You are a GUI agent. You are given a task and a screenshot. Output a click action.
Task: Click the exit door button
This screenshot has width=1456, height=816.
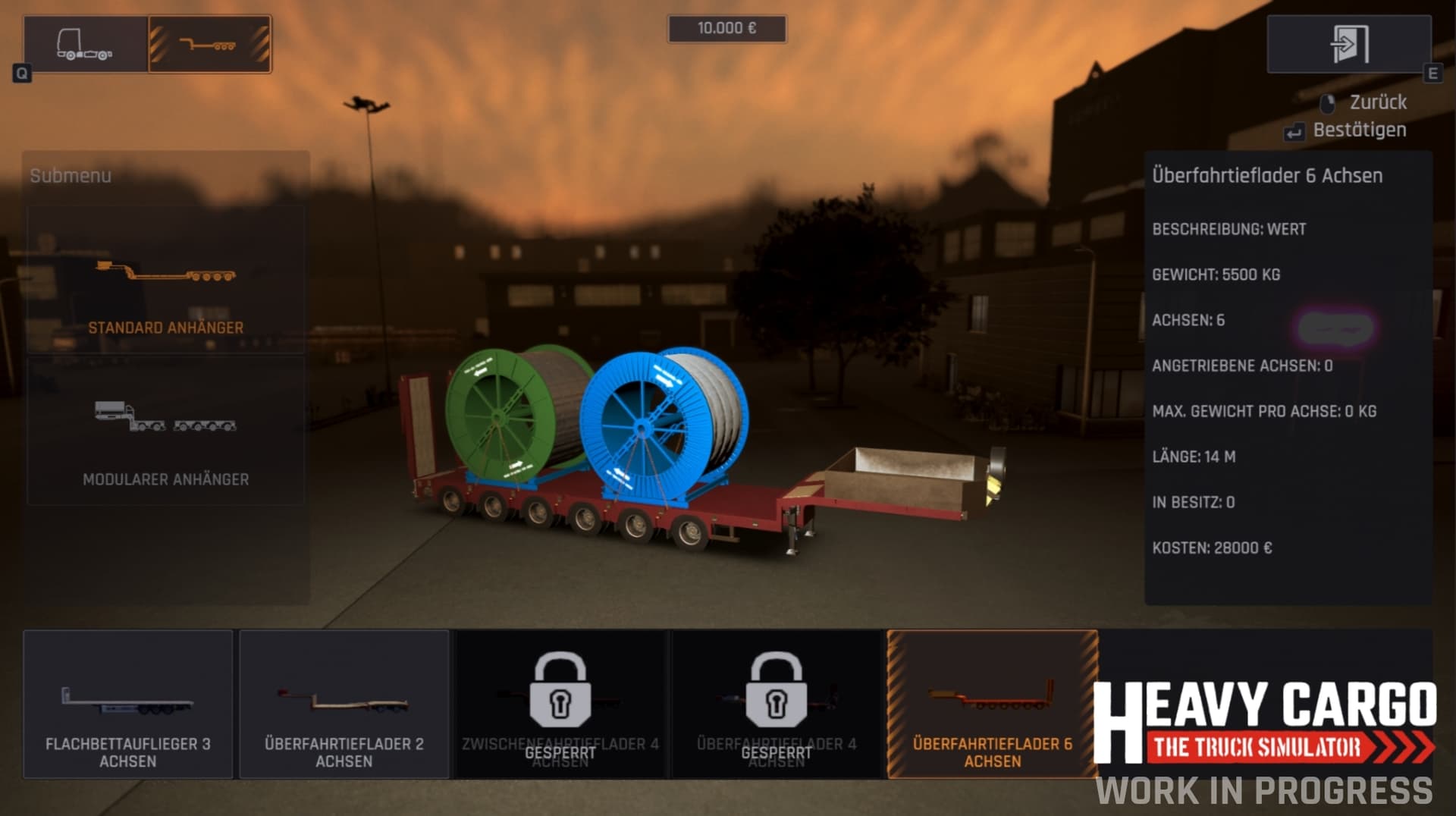(1348, 44)
